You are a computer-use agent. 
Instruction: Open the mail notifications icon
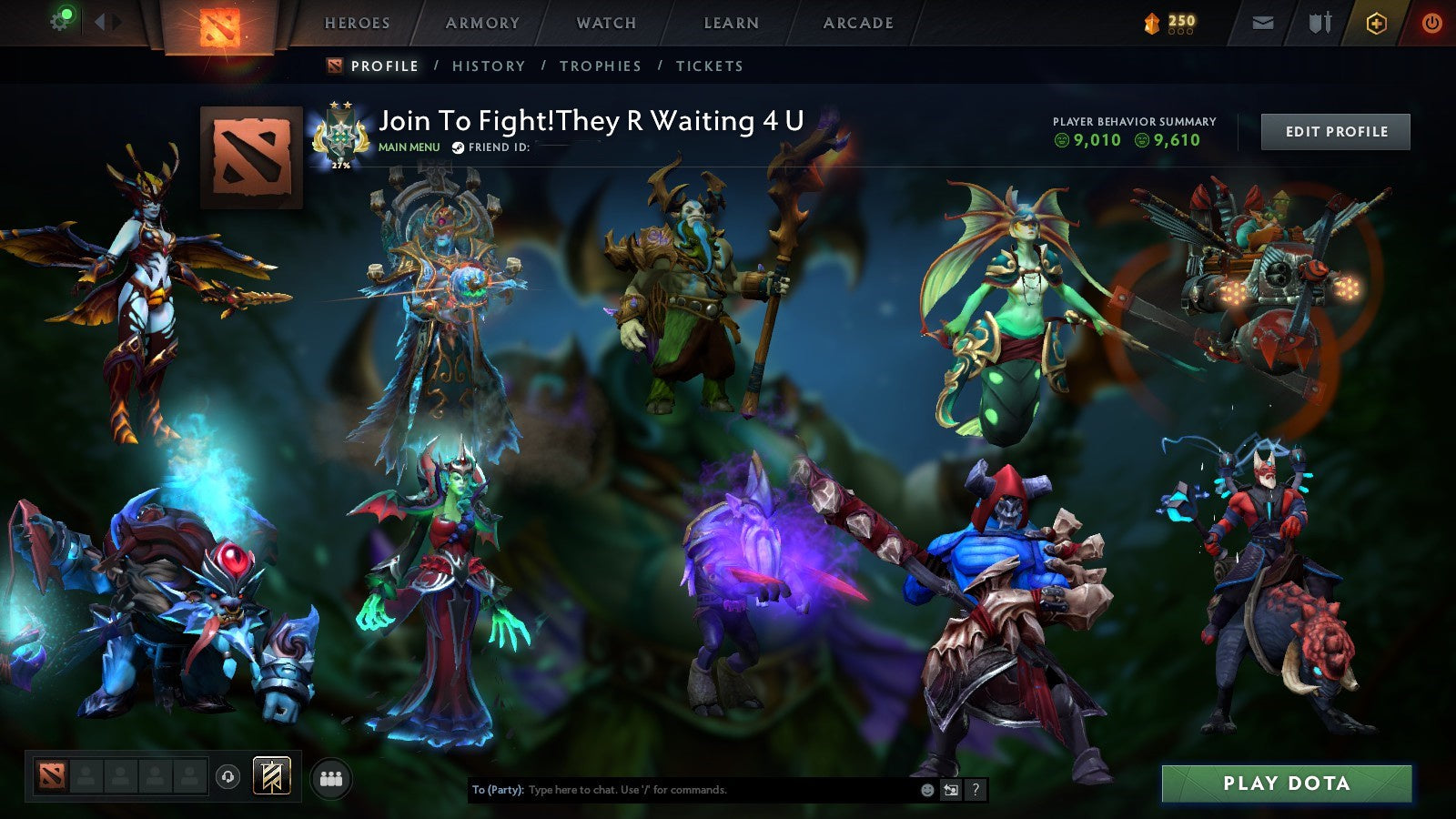(x=1260, y=20)
